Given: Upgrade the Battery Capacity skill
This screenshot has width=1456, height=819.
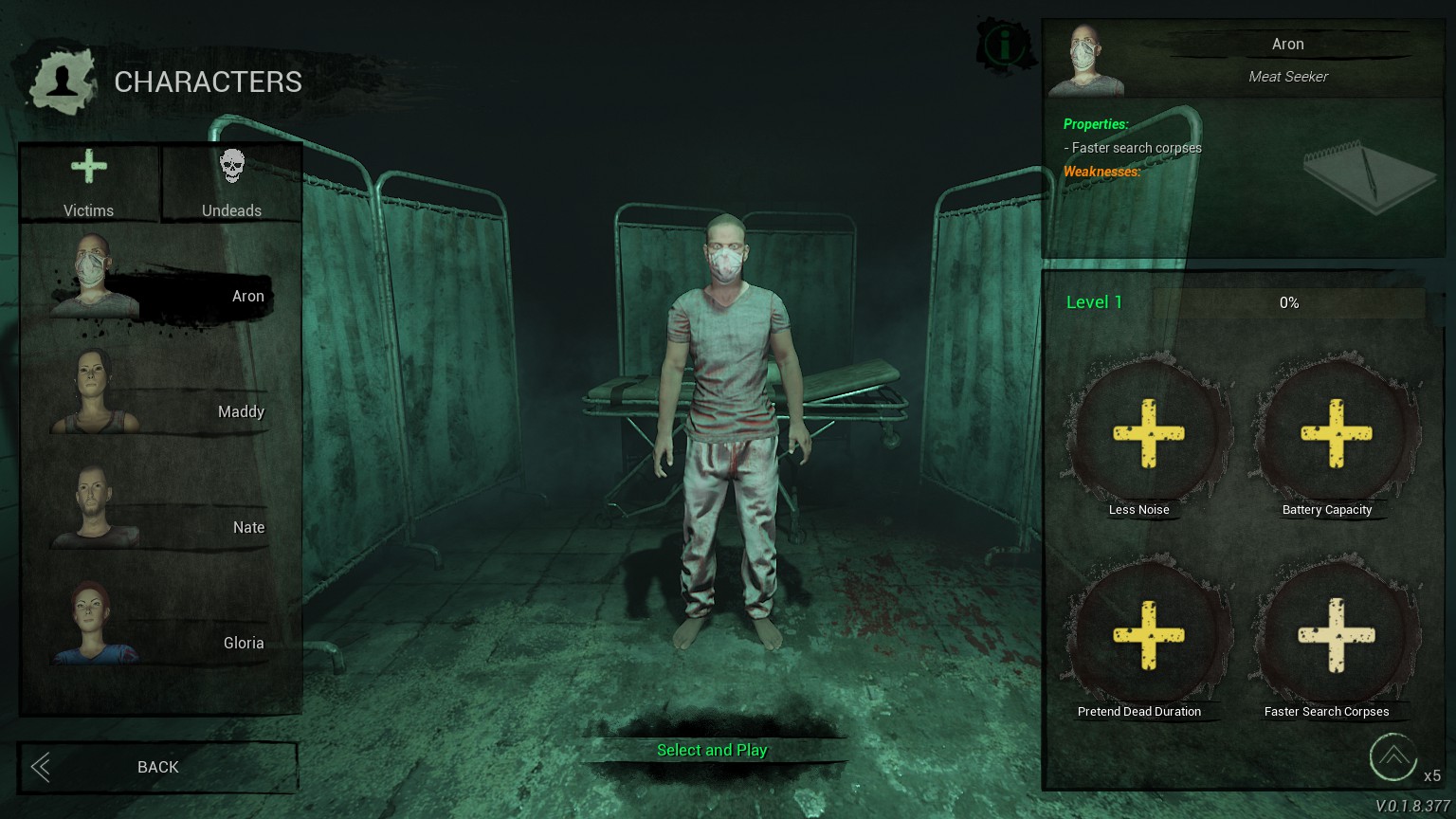Looking at the screenshot, I should pos(1336,434).
